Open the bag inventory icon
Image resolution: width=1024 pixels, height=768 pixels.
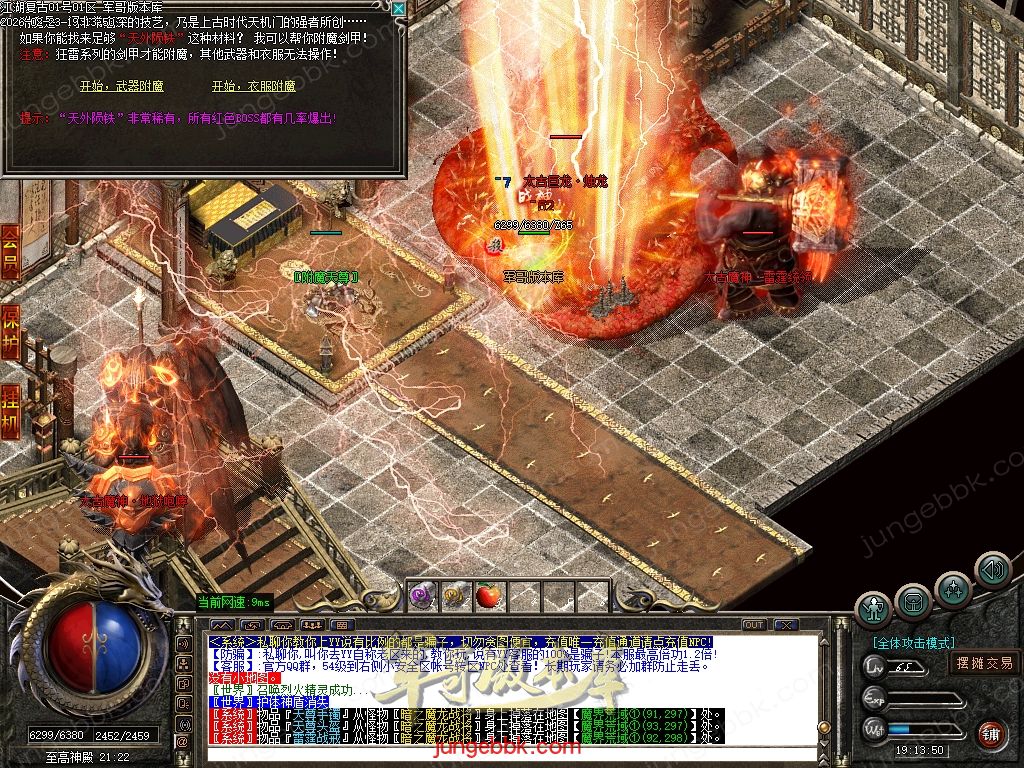pyautogui.click(x=913, y=601)
